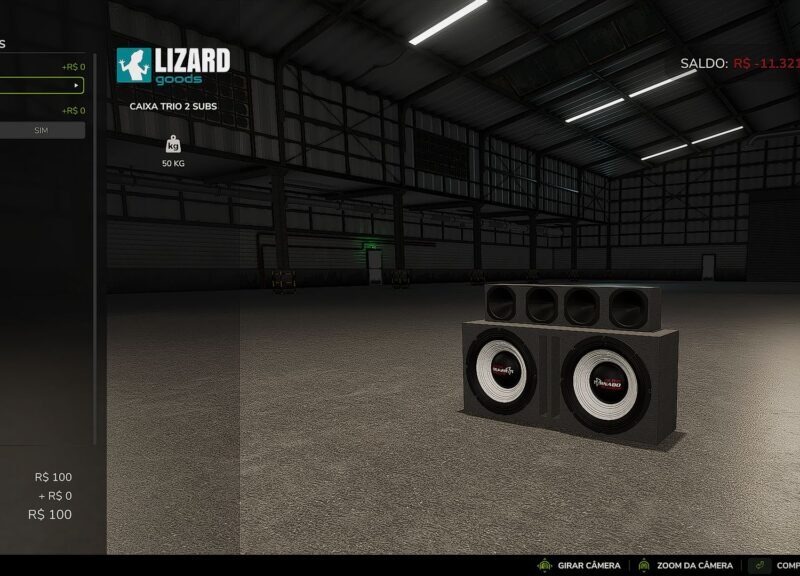
Task: Click the configuration list's vertical scrollbar
Action: pos(96,250)
